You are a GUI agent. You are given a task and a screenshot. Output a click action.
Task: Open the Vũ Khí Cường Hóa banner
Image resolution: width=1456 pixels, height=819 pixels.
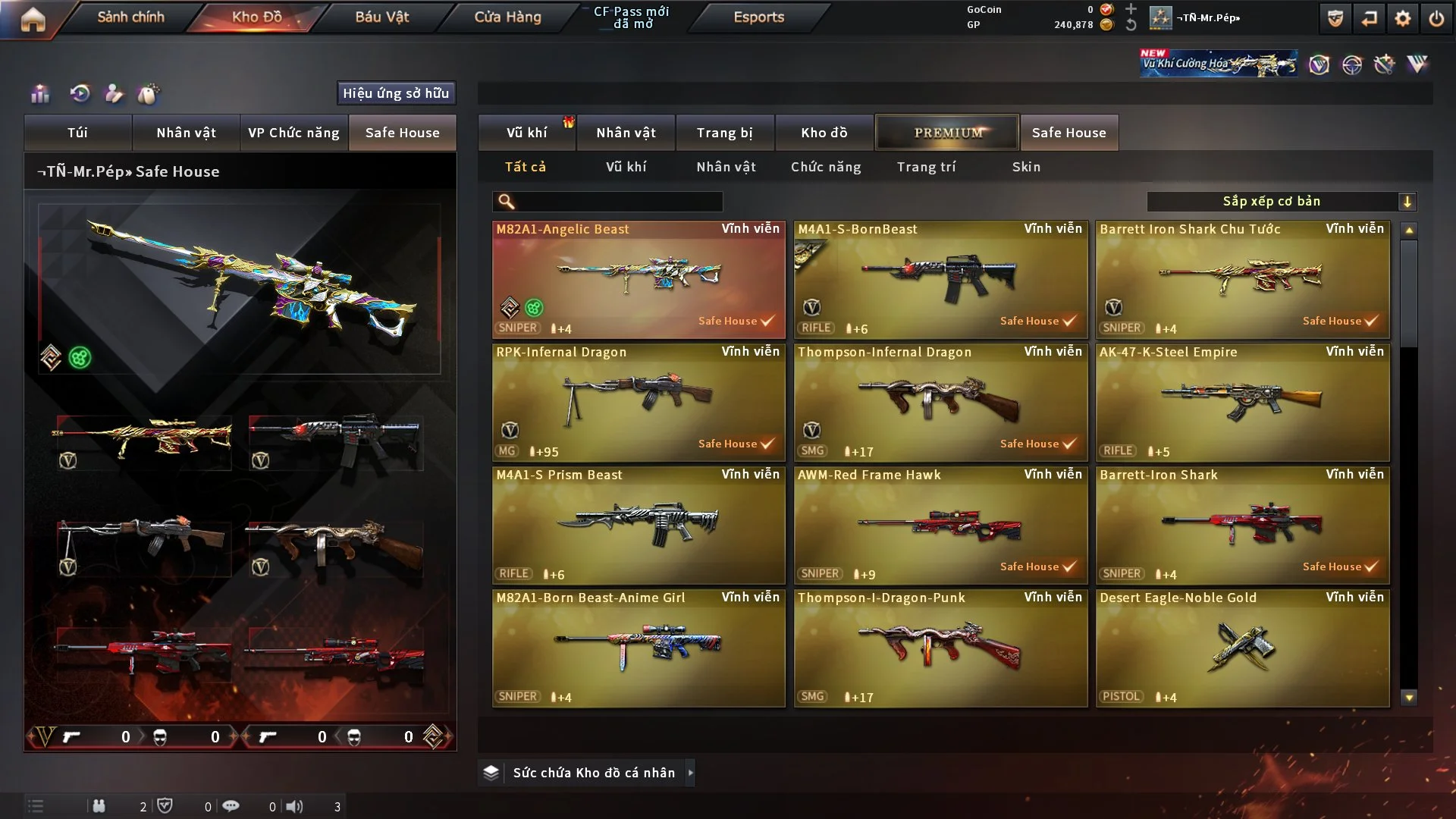coord(1218,64)
